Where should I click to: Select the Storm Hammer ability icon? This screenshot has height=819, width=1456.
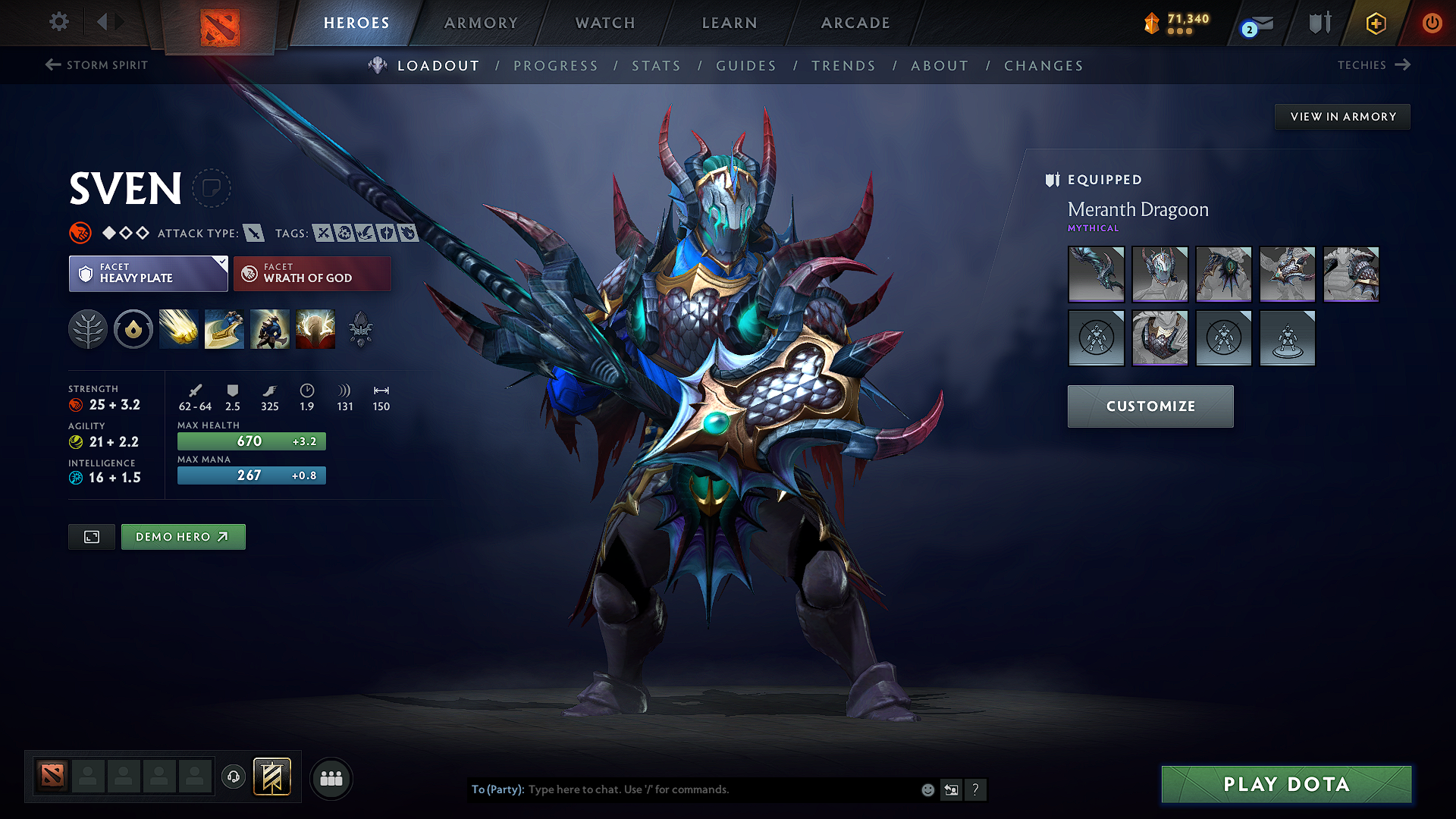pyautogui.click(x=179, y=329)
